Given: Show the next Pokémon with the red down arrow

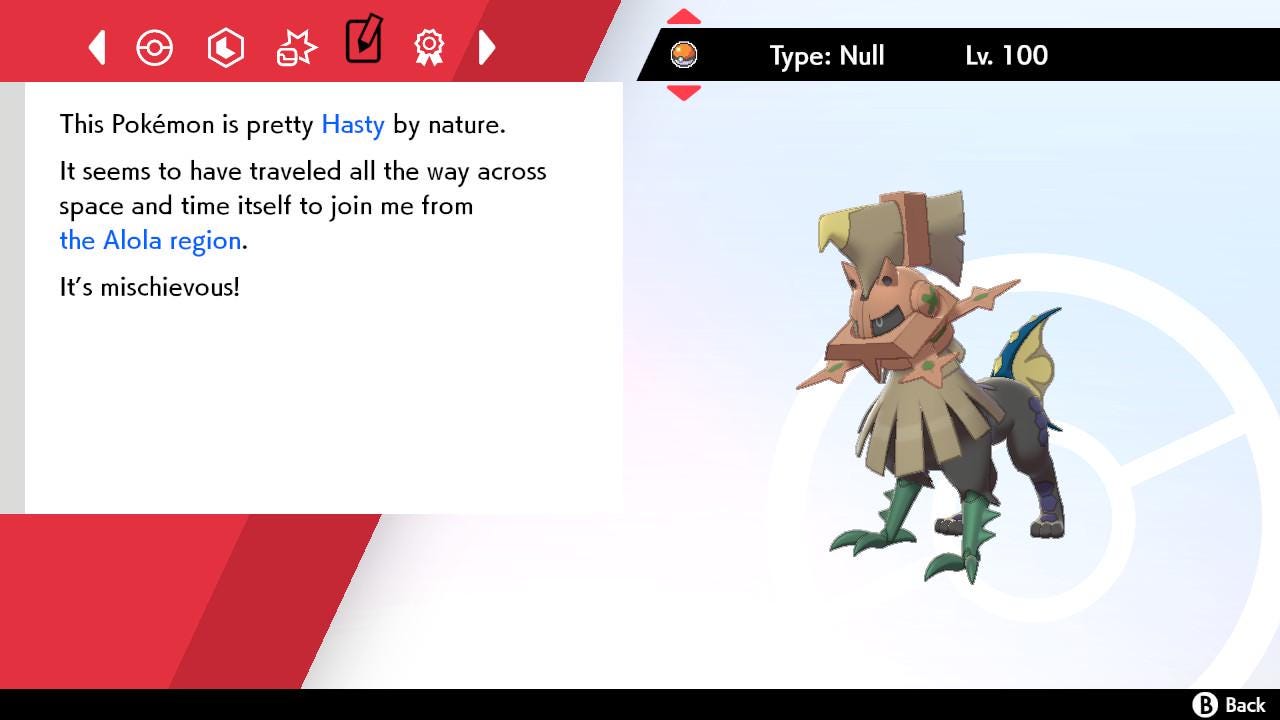Looking at the screenshot, I should tap(684, 93).
